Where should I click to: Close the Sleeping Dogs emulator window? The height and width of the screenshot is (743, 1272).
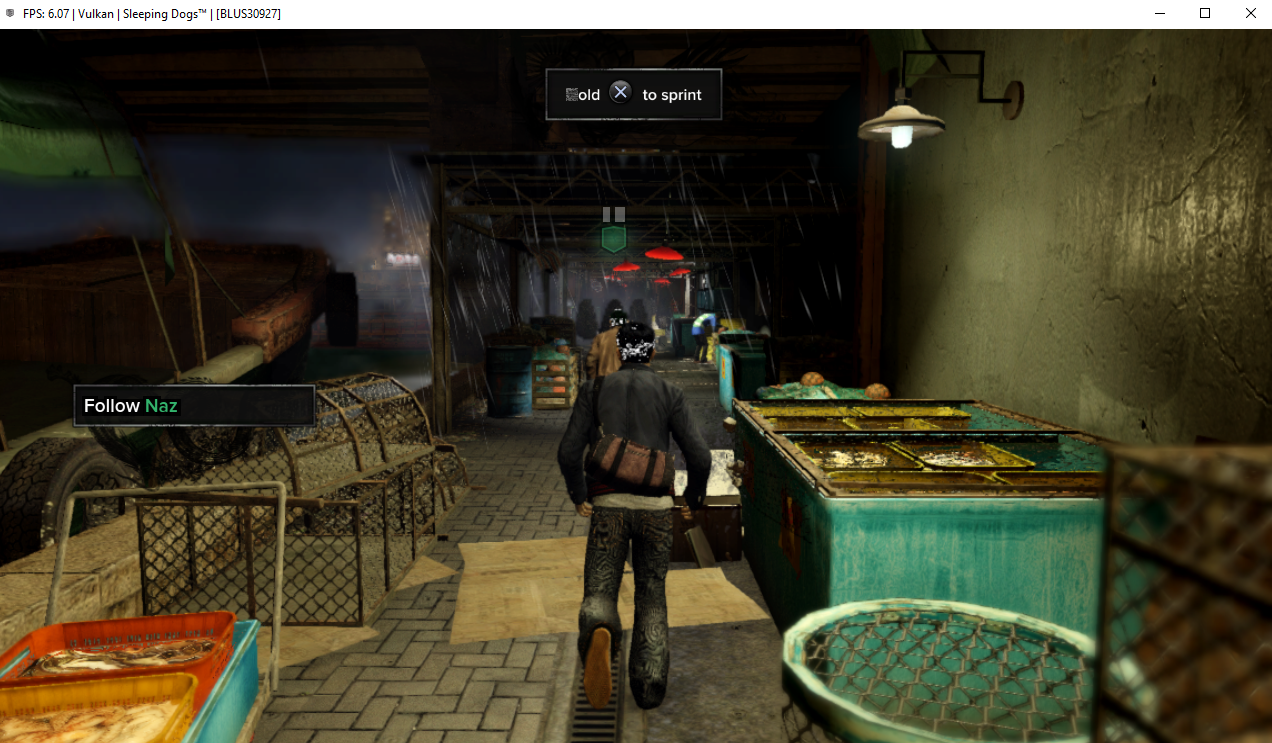point(1250,13)
